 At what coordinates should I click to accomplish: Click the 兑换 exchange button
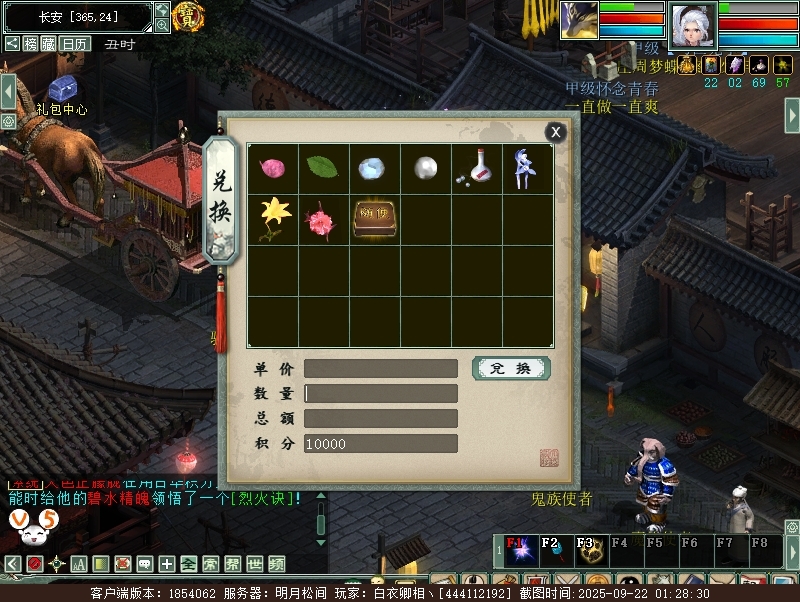[x=511, y=368]
